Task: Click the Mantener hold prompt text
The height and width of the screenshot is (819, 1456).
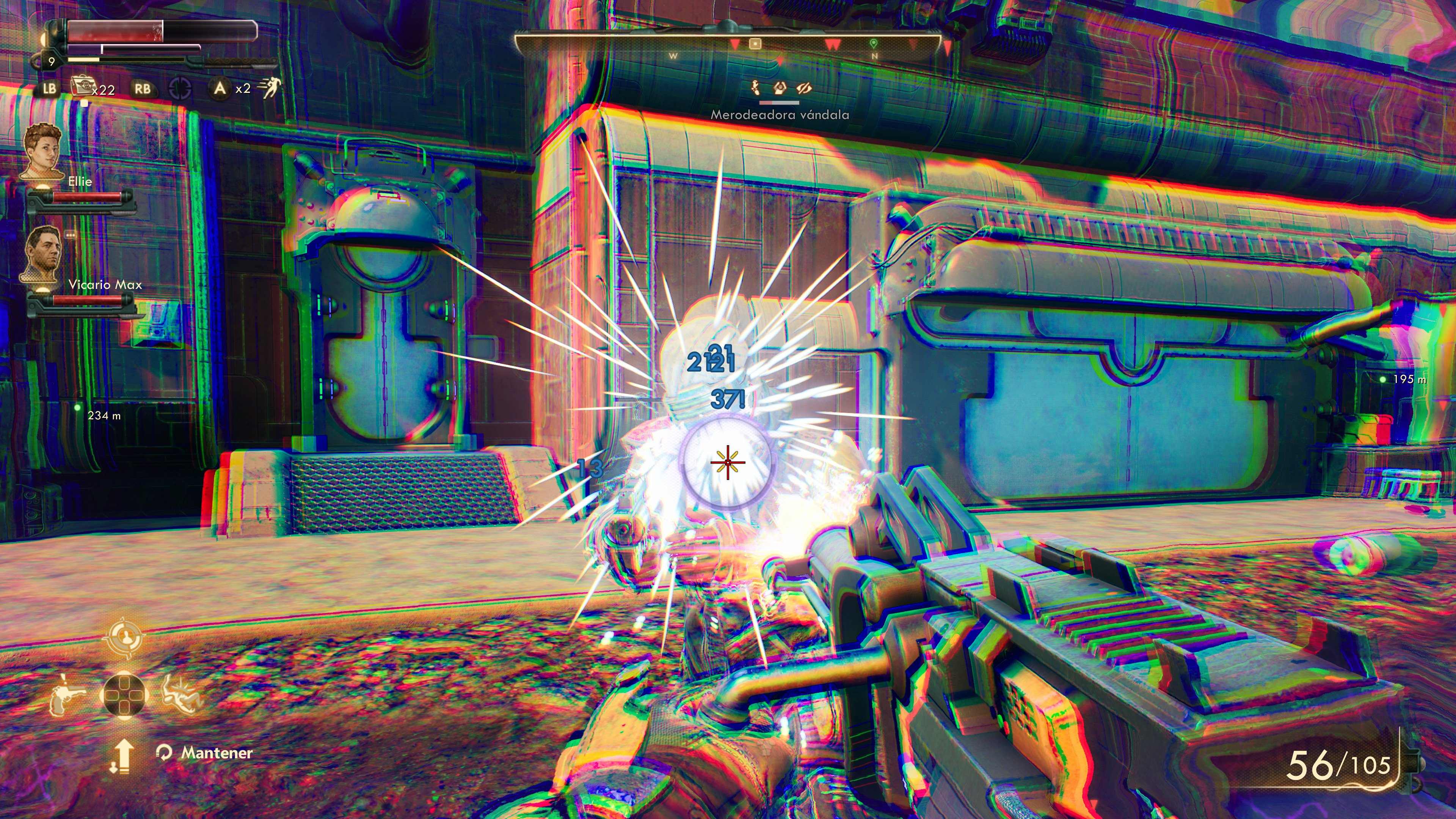Action: 216,753
